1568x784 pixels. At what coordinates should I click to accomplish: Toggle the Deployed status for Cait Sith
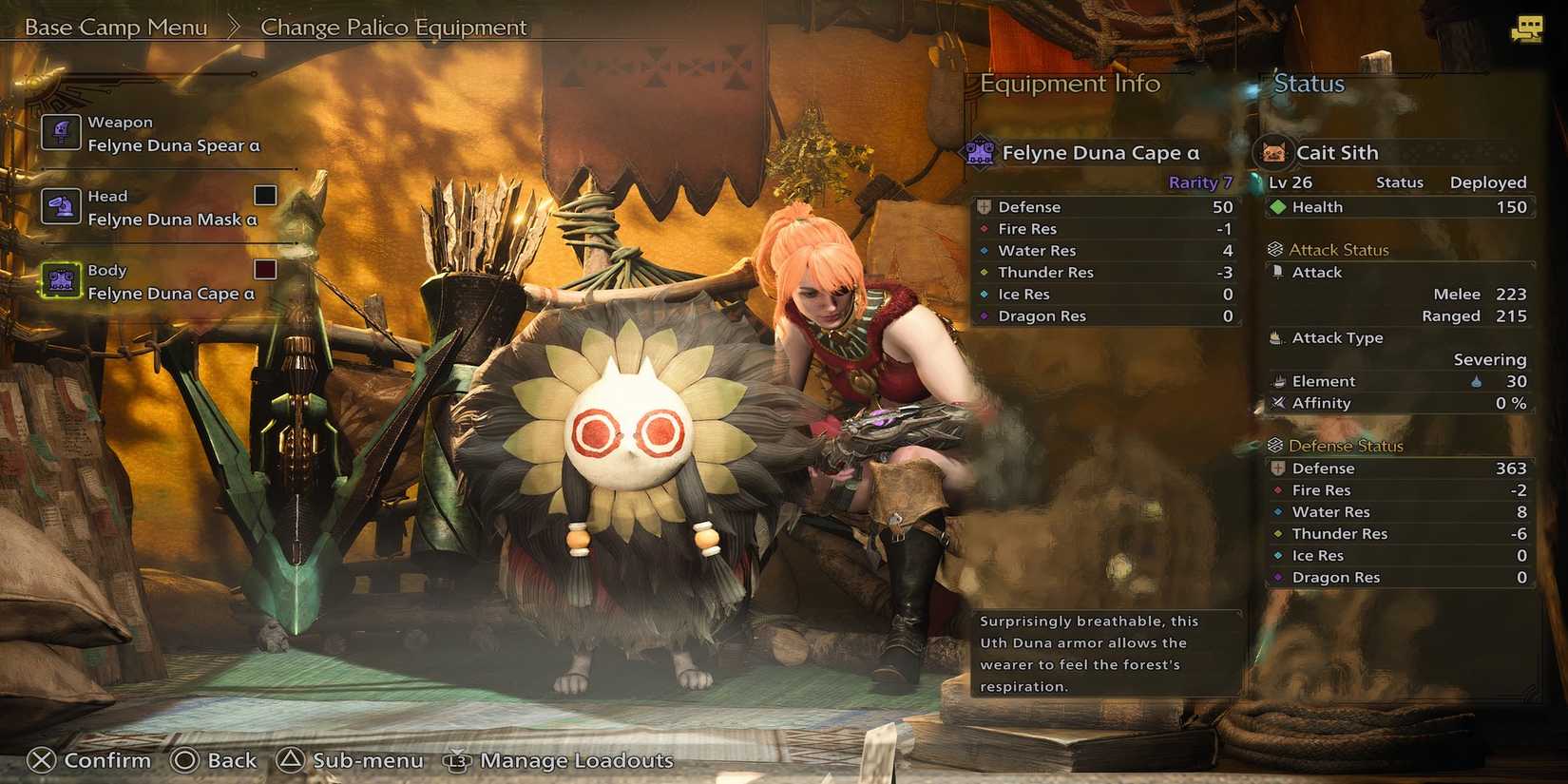pos(1487,182)
